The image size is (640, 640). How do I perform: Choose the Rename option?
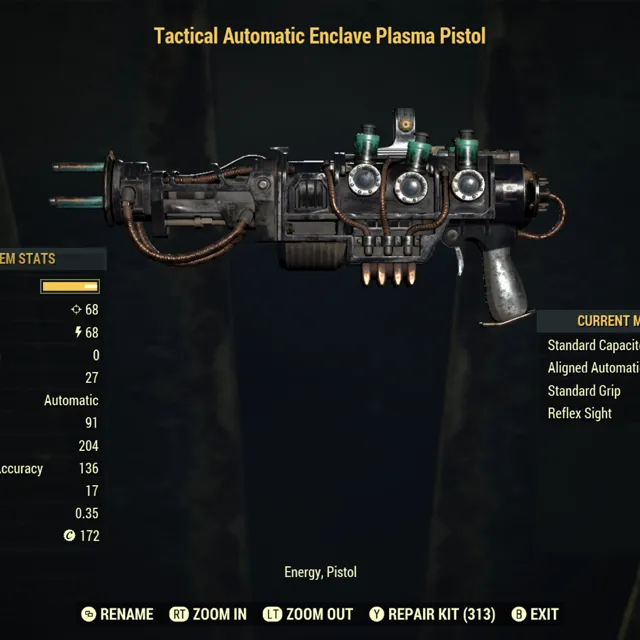[x=118, y=614]
